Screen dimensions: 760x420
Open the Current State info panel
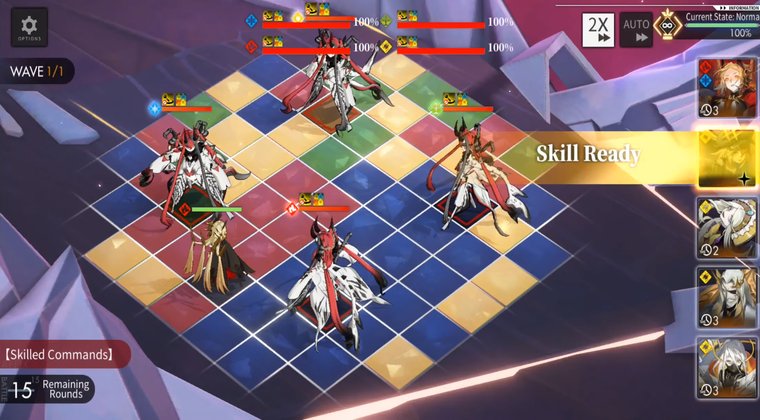(x=718, y=25)
